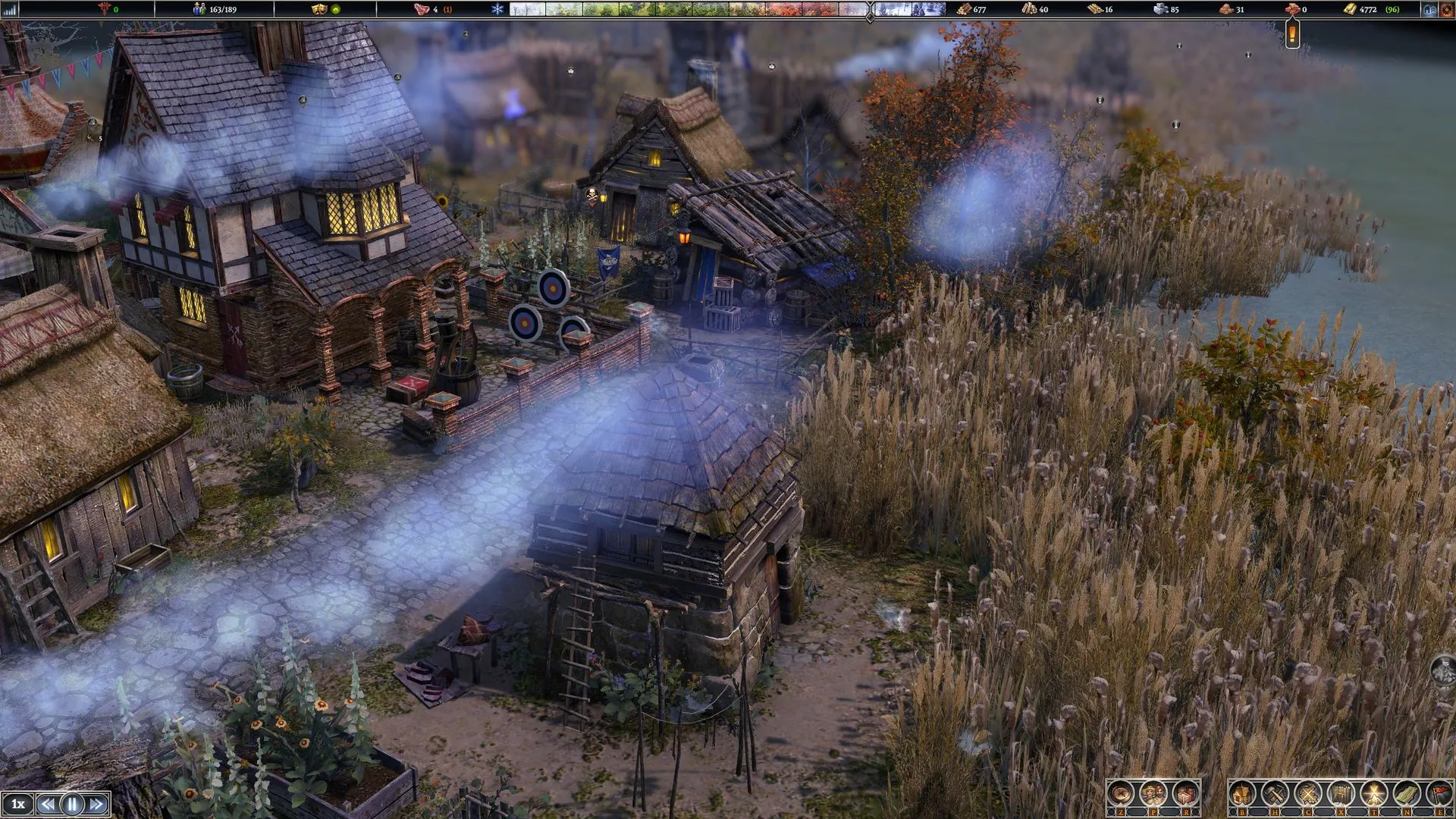
Task: Speed up game with fast-forward arrows
Action: (x=96, y=804)
